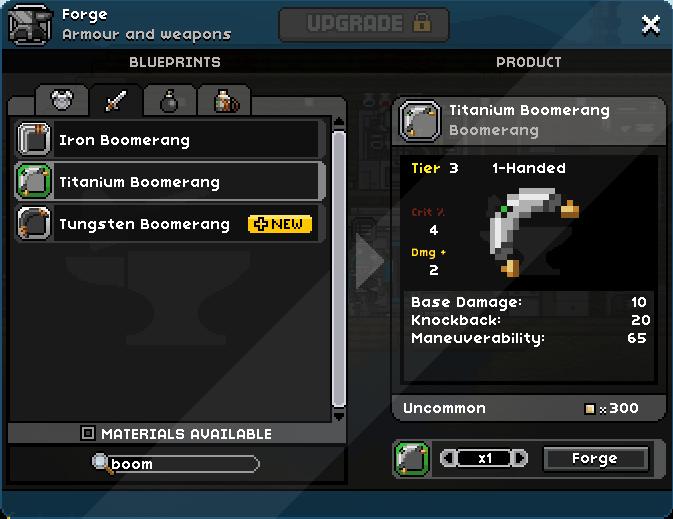Close the Forge window
This screenshot has height=519, width=673.
651,24
